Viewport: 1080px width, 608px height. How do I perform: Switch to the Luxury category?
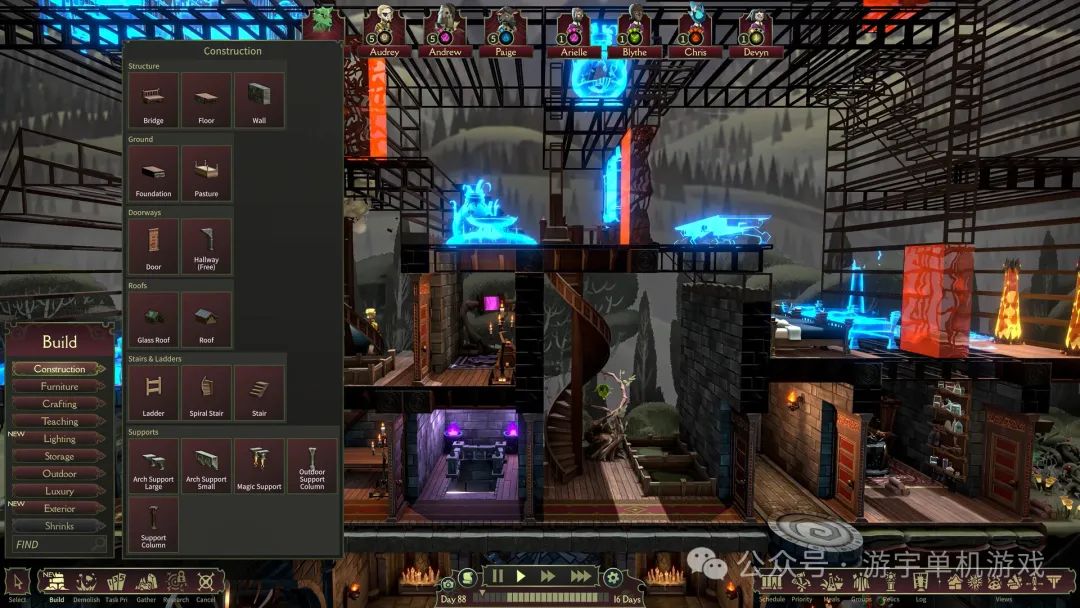pyautogui.click(x=59, y=491)
